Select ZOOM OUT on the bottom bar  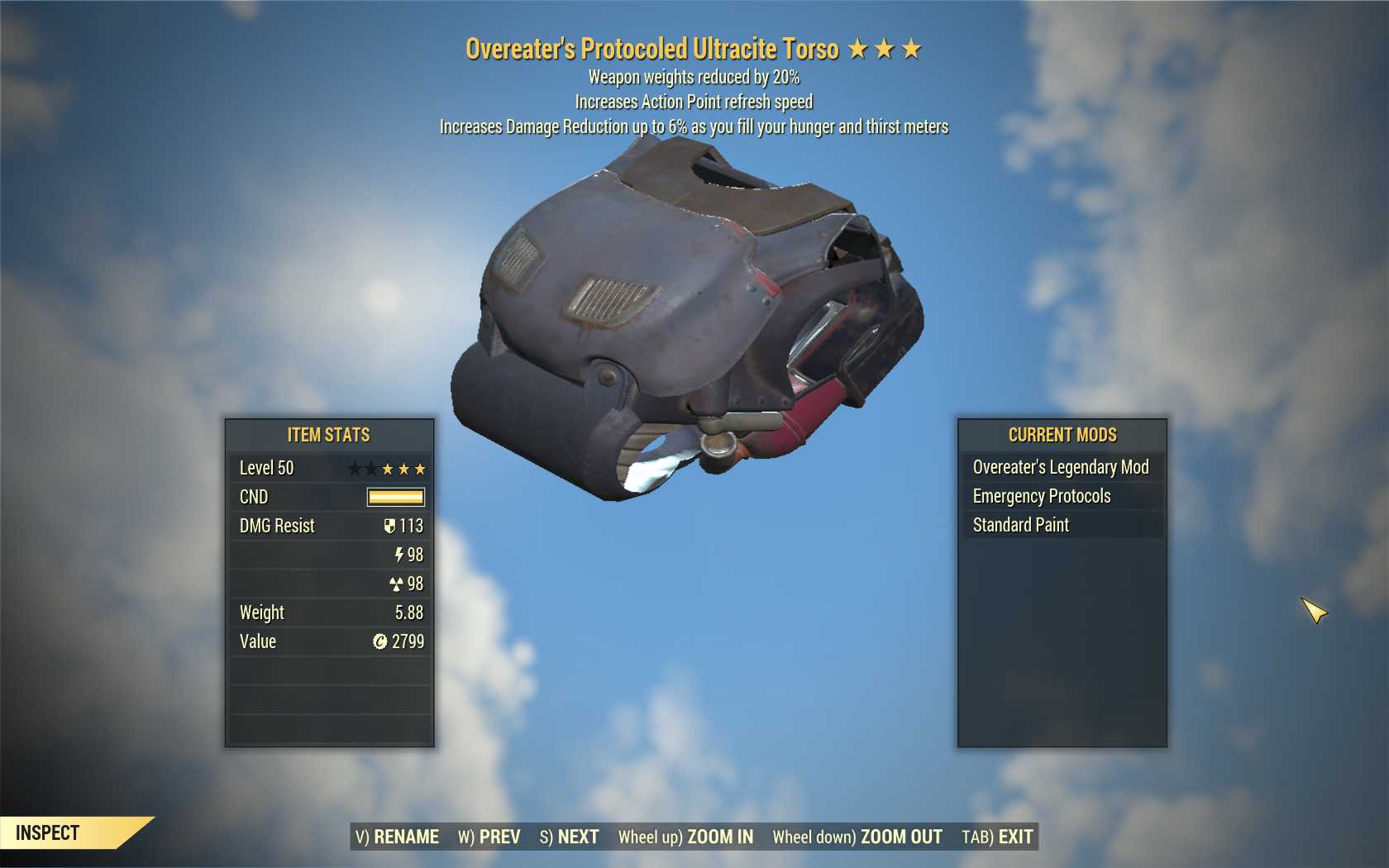coord(857,837)
